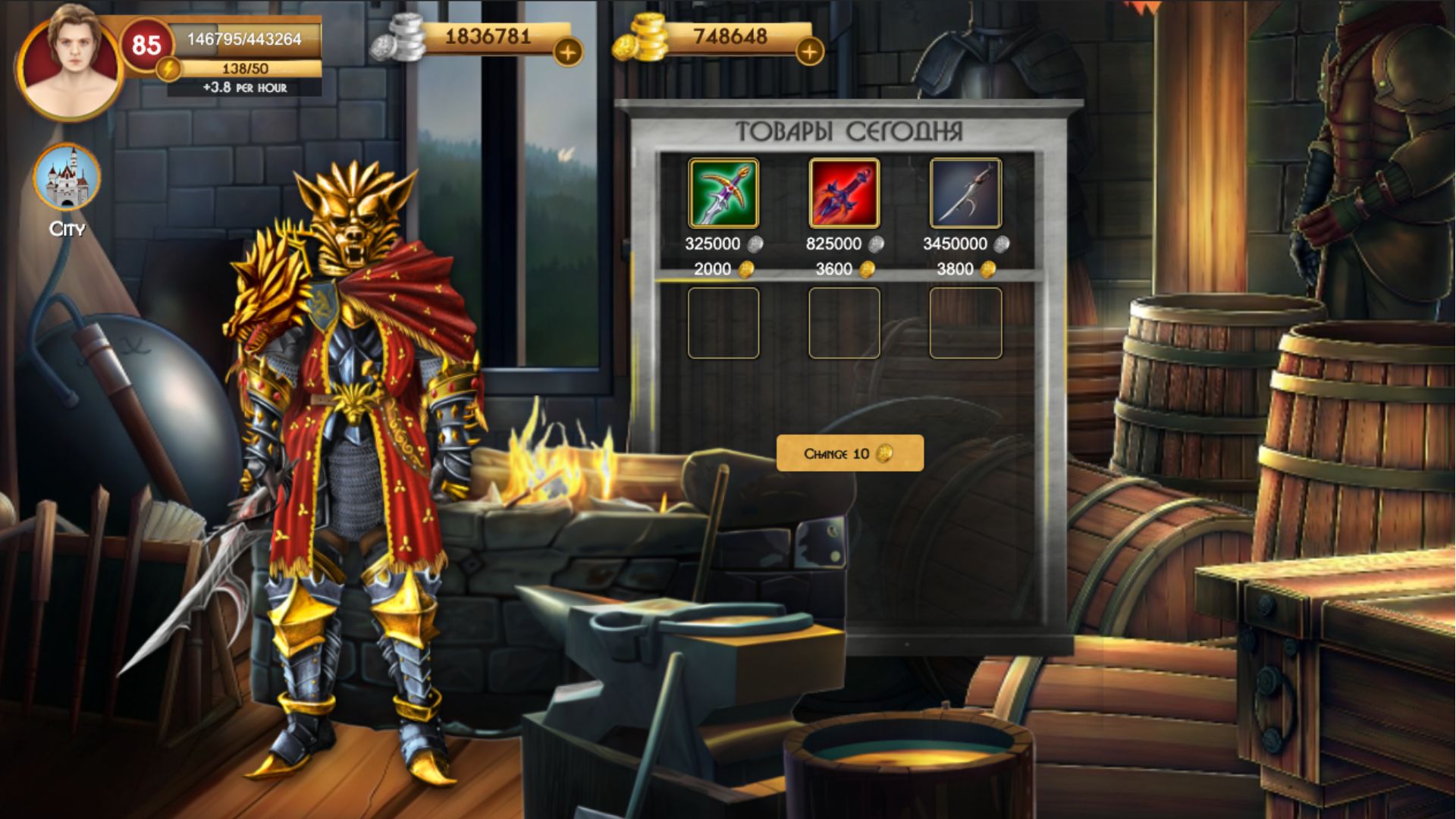The height and width of the screenshot is (819, 1456).
Task: Select the middle empty shop slot
Action: coord(844,322)
